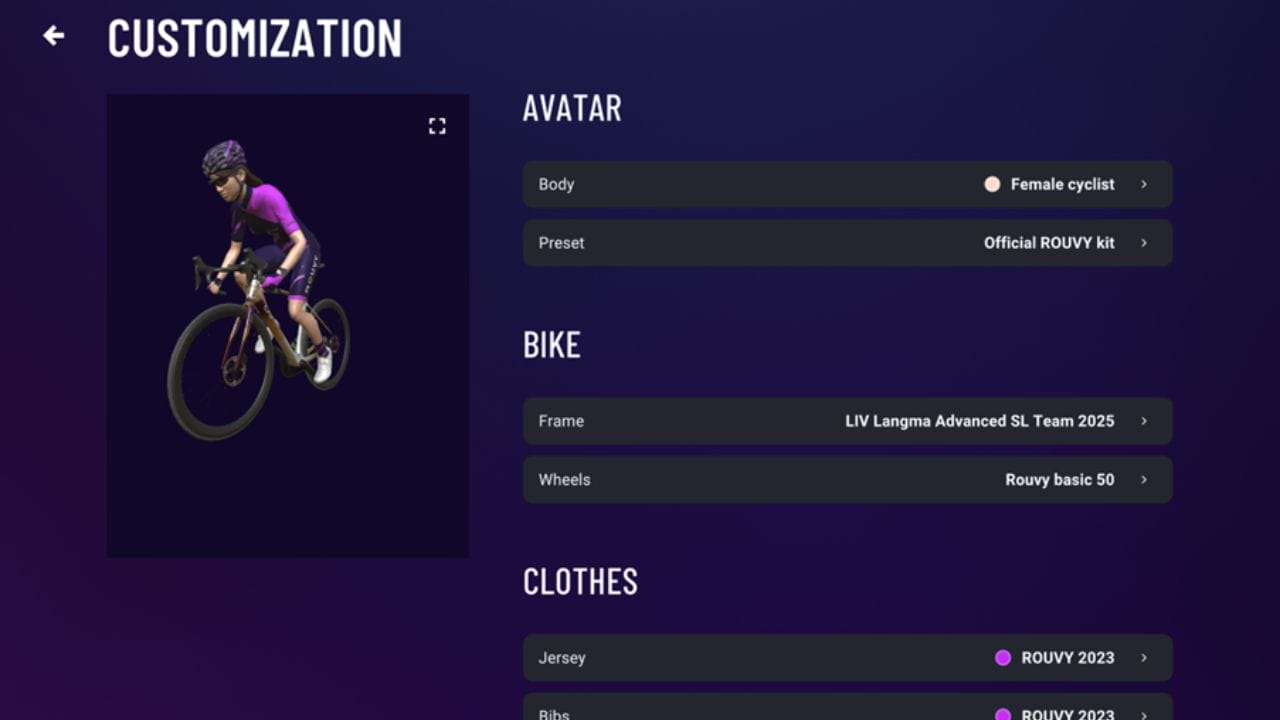This screenshot has width=1280, height=720.
Task: Click the BIKE section header
Action: [552, 345]
